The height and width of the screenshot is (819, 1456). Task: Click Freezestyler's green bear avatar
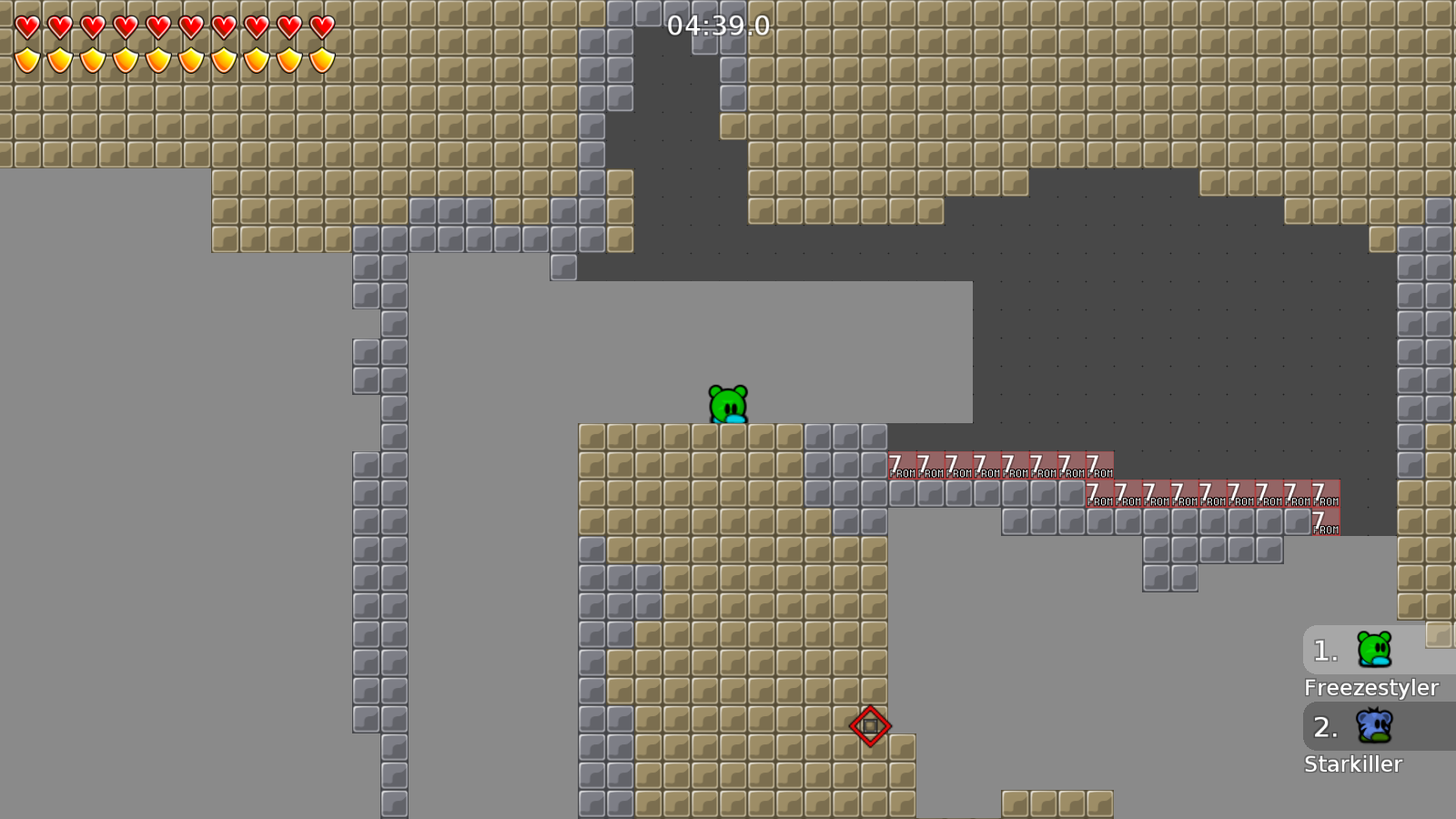click(1374, 651)
